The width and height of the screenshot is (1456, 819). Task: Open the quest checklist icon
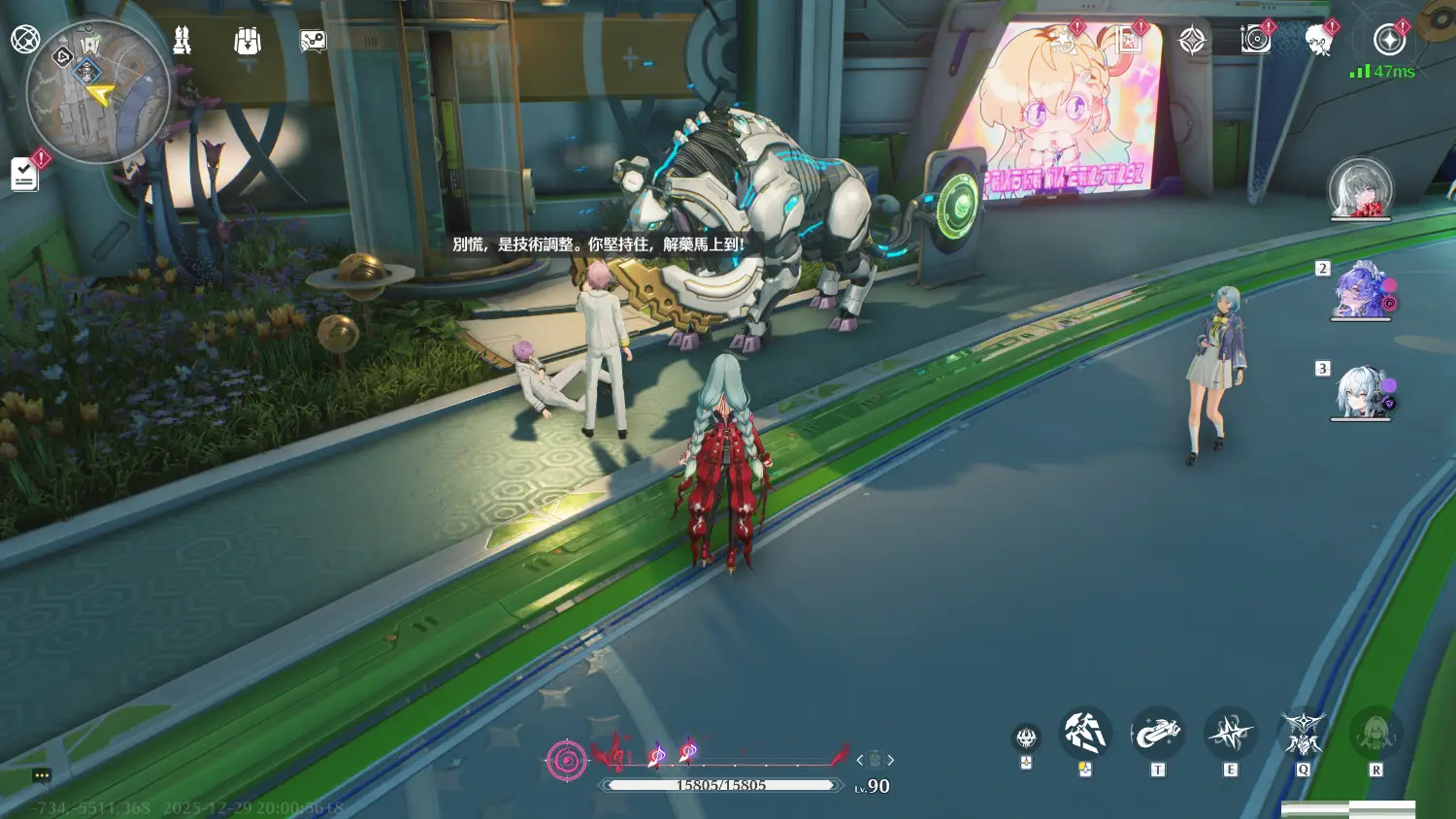tap(24, 174)
